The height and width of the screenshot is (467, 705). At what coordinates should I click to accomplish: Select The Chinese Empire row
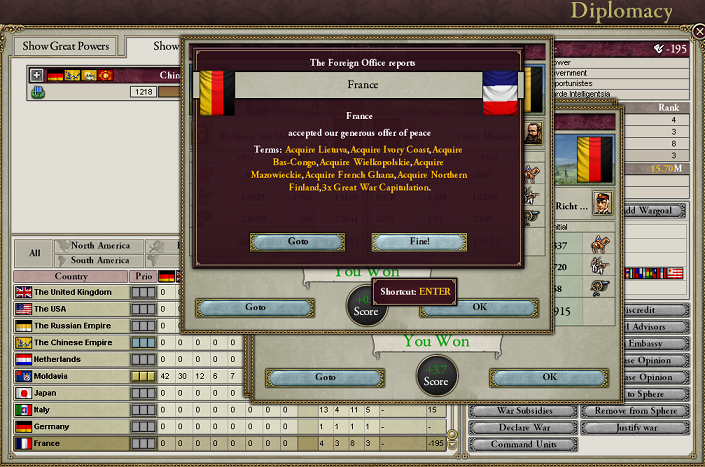75,342
